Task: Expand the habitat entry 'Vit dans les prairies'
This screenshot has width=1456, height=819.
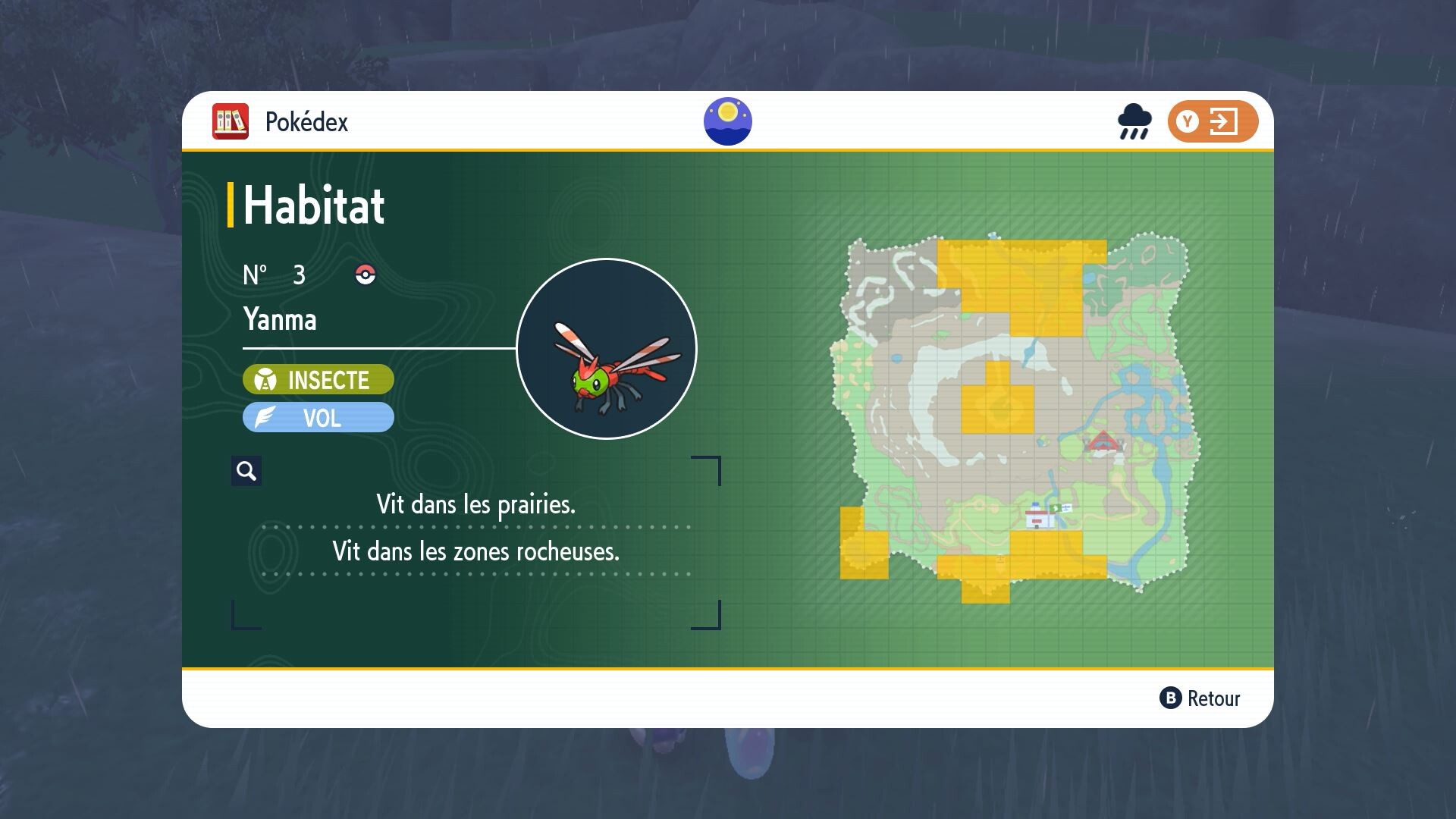Action: pyautogui.click(x=476, y=503)
